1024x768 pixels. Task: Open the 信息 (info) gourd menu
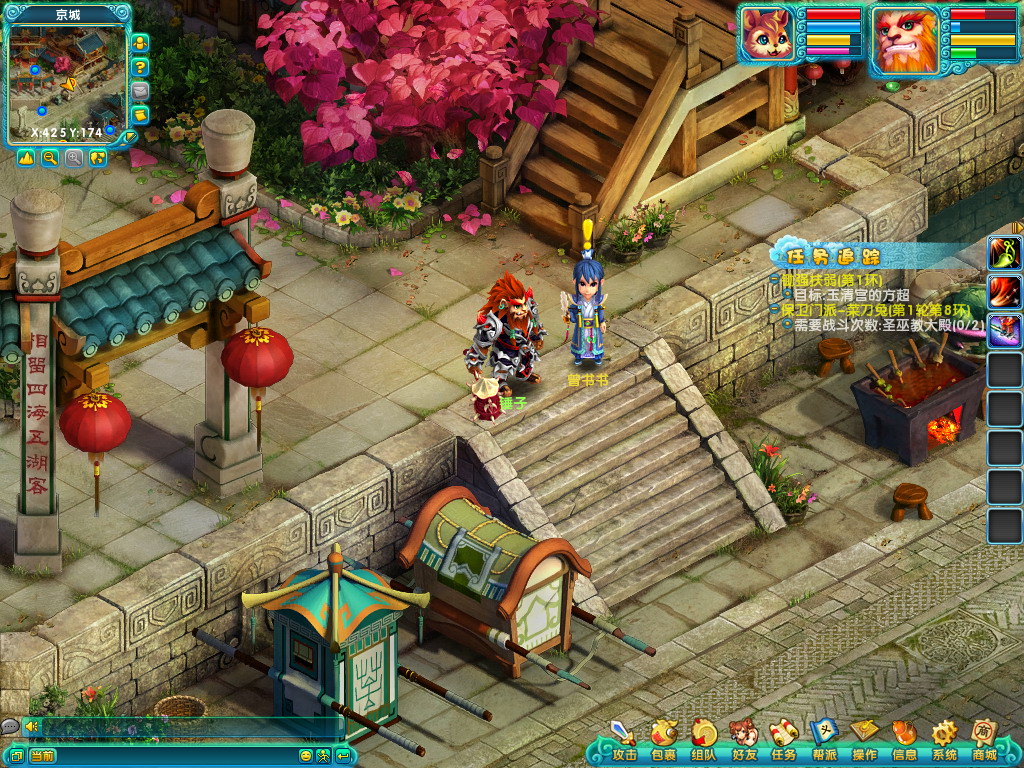coord(904,739)
